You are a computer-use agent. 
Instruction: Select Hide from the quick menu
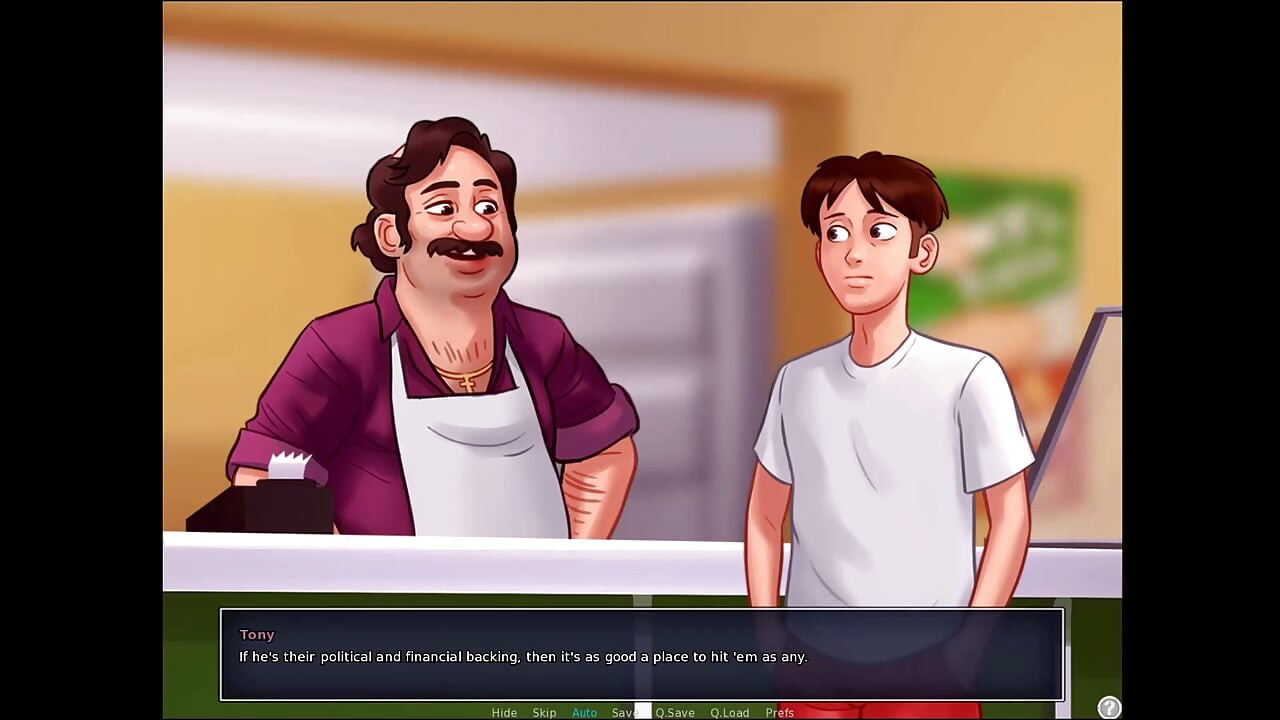point(504,712)
